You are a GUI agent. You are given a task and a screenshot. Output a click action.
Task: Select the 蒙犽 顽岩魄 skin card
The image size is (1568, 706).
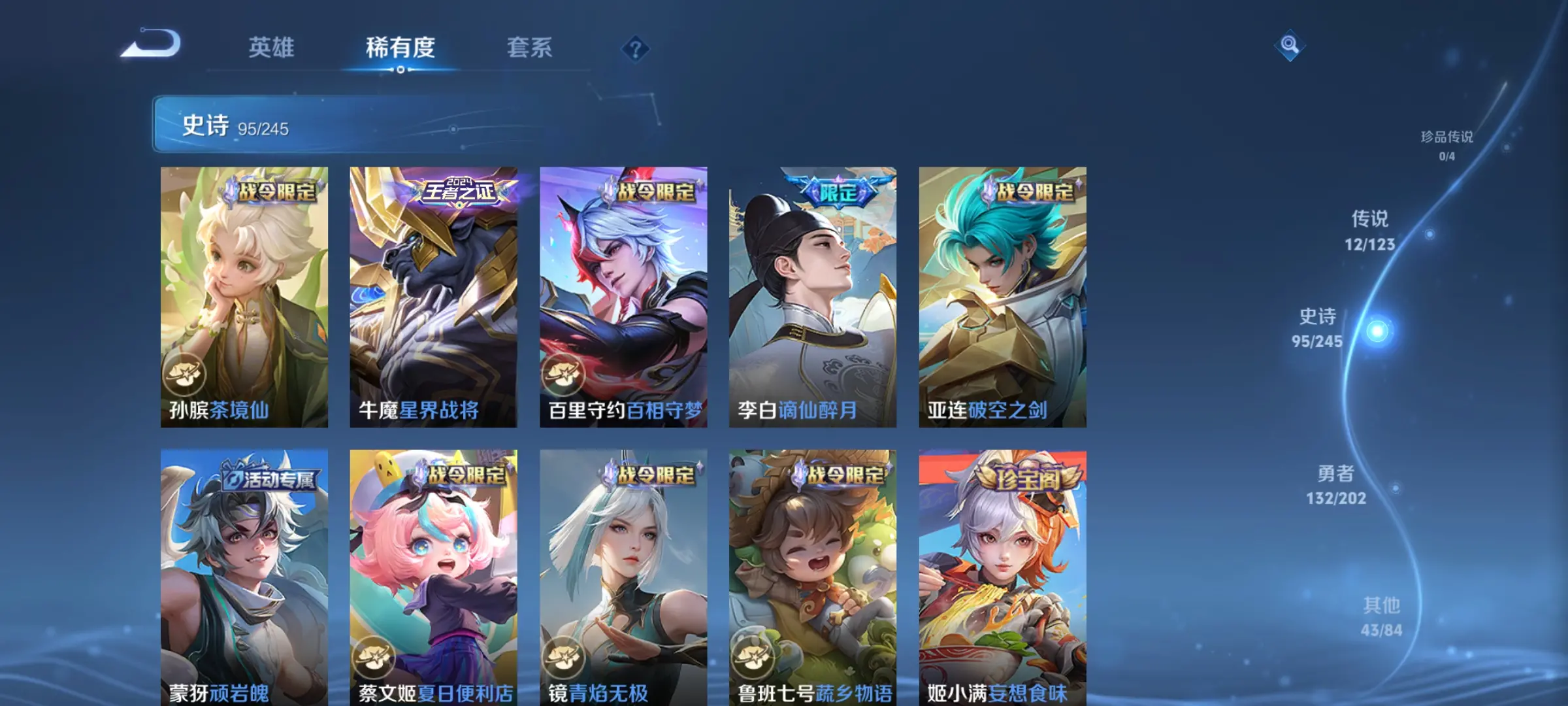(244, 577)
